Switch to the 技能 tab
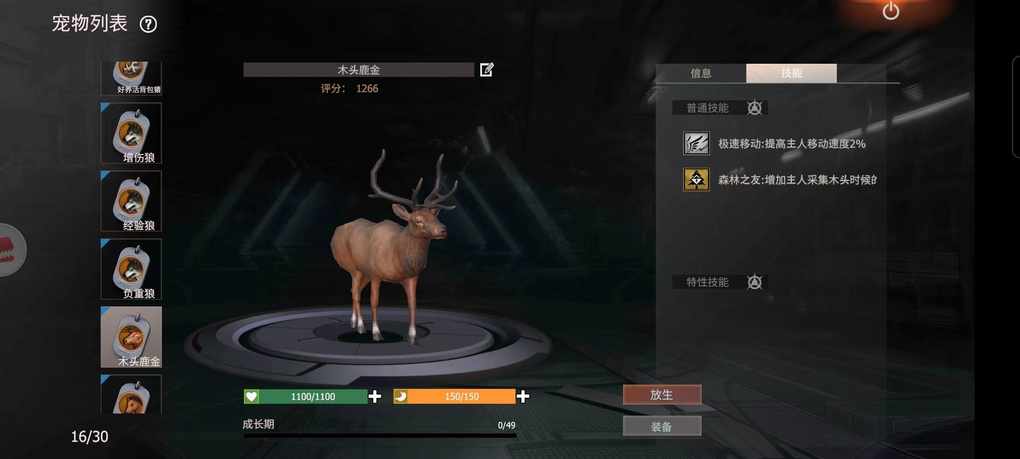This screenshot has width=1020, height=459. pyautogui.click(x=791, y=73)
